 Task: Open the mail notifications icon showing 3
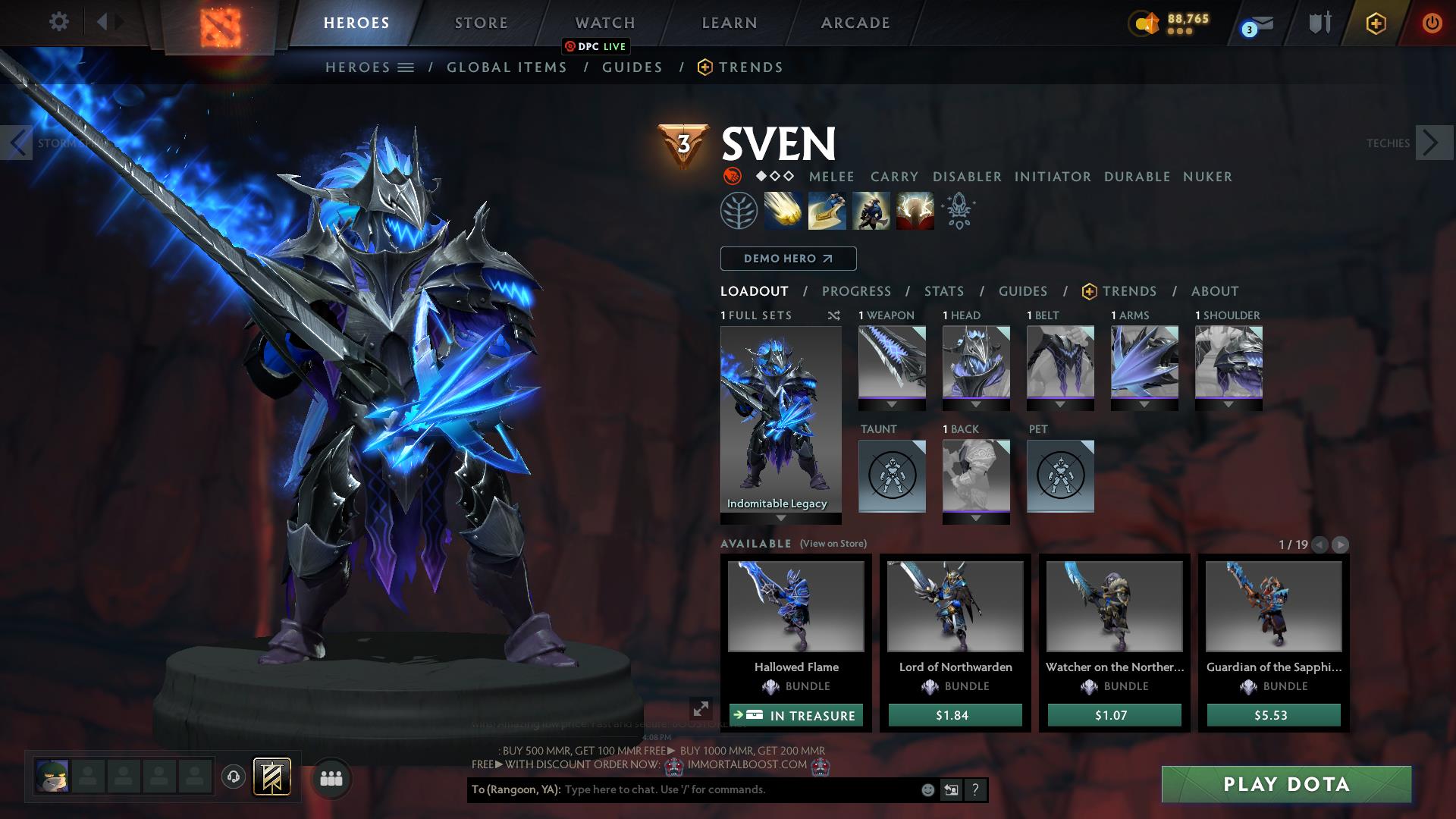click(1253, 24)
